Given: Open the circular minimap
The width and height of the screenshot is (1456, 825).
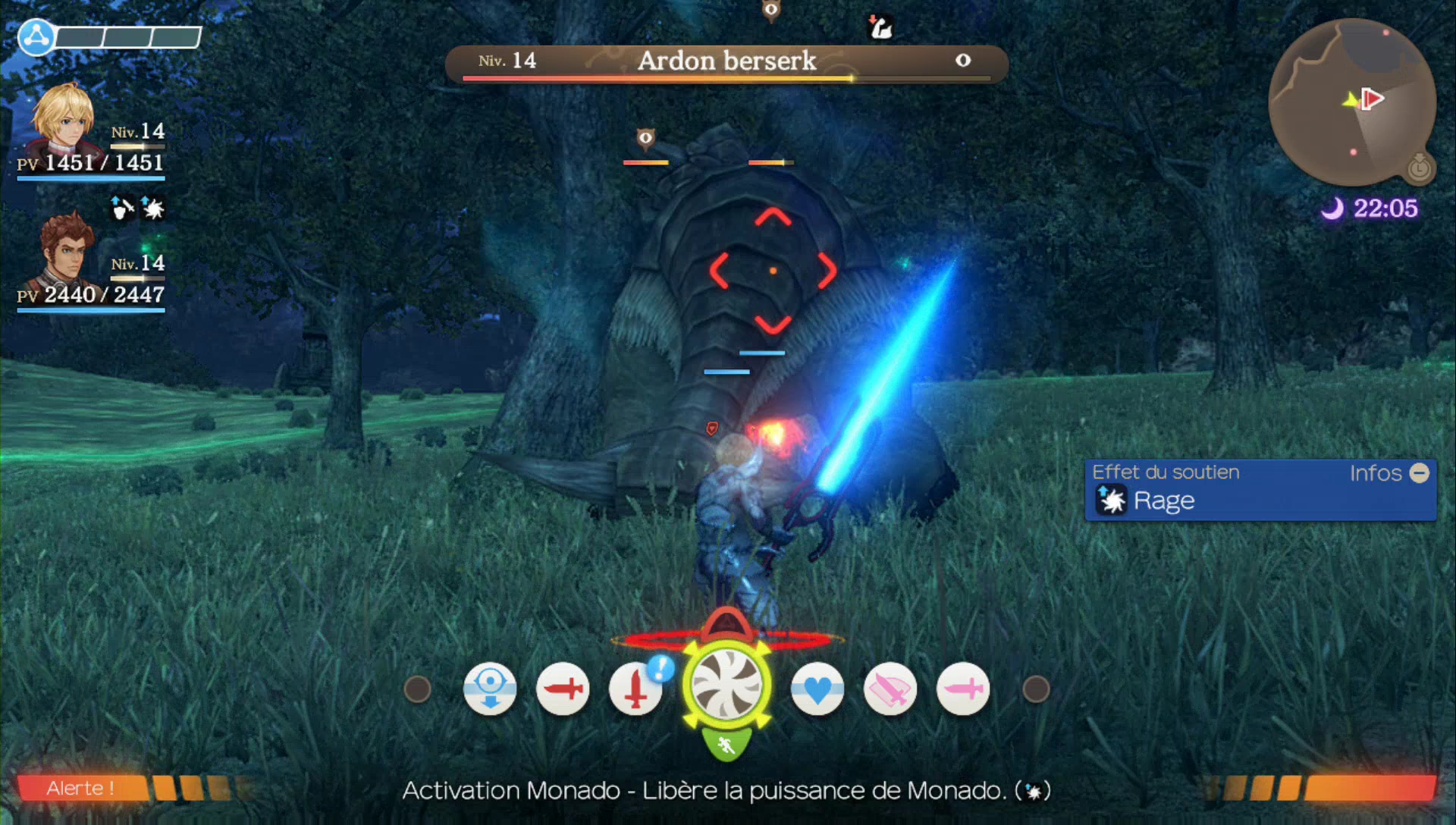Looking at the screenshot, I should coord(1351,102).
